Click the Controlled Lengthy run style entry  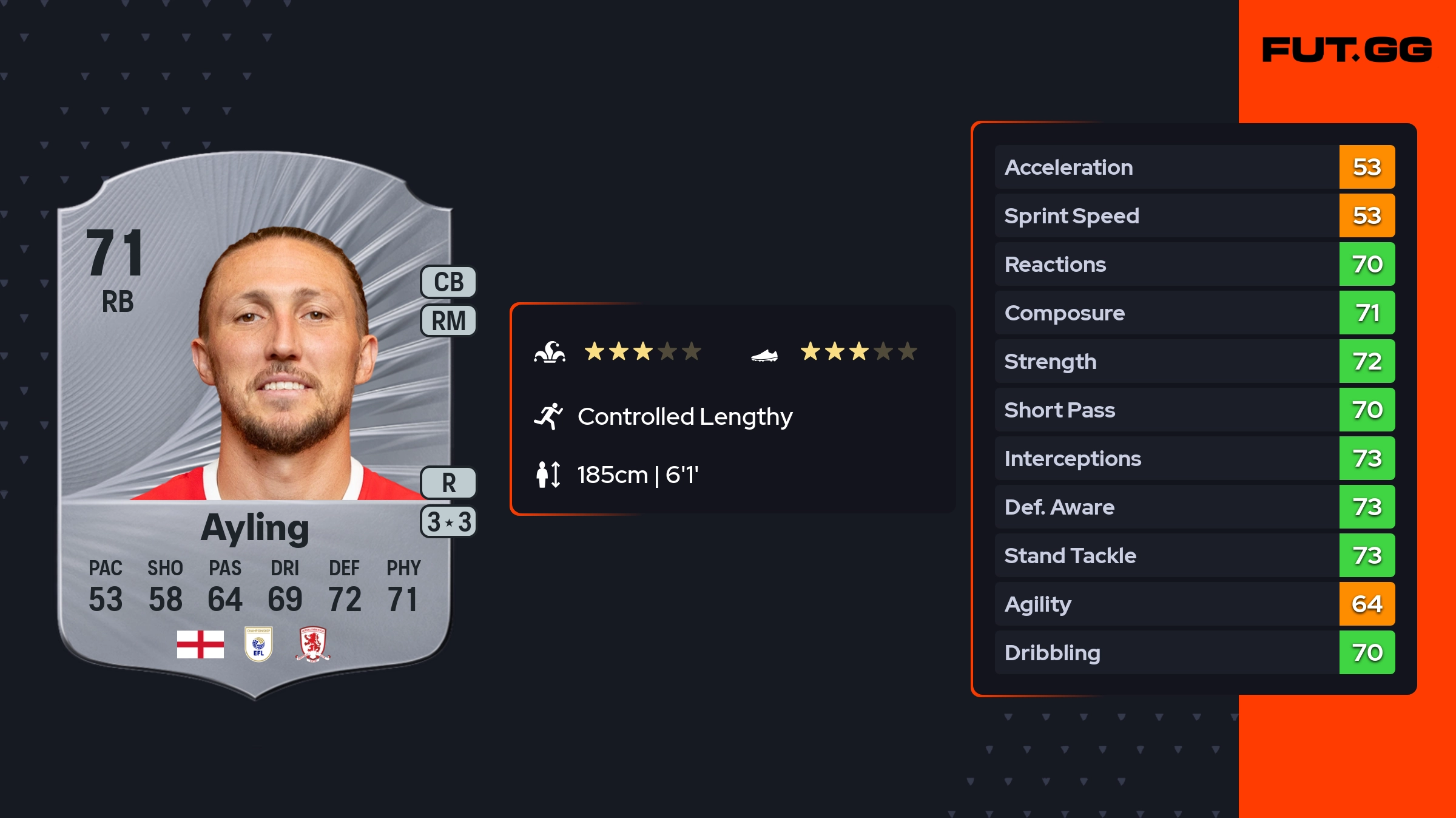[x=684, y=416]
